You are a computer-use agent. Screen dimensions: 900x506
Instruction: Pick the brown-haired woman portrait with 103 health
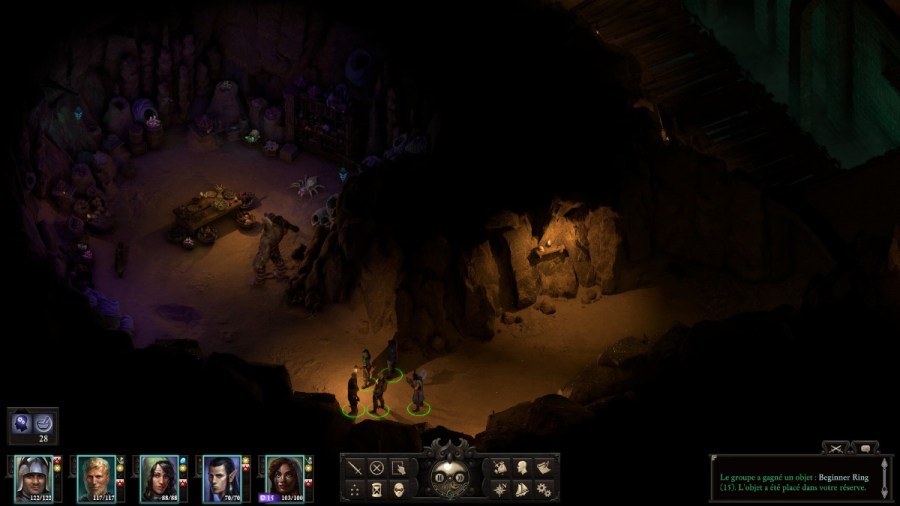tap(284, 477)
